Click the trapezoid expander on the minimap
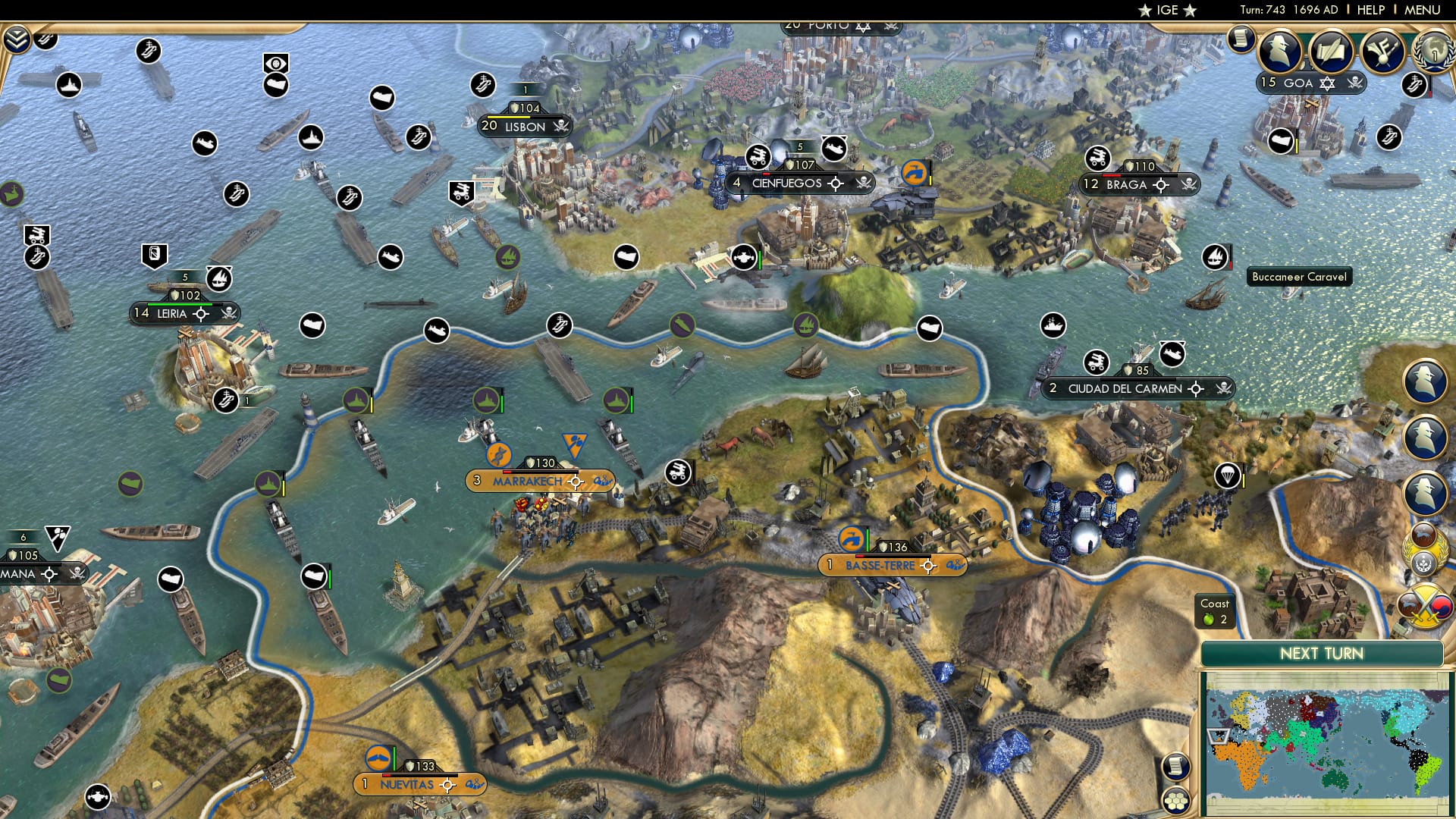The image size is (1456, 819). [x=1218, y=736]
